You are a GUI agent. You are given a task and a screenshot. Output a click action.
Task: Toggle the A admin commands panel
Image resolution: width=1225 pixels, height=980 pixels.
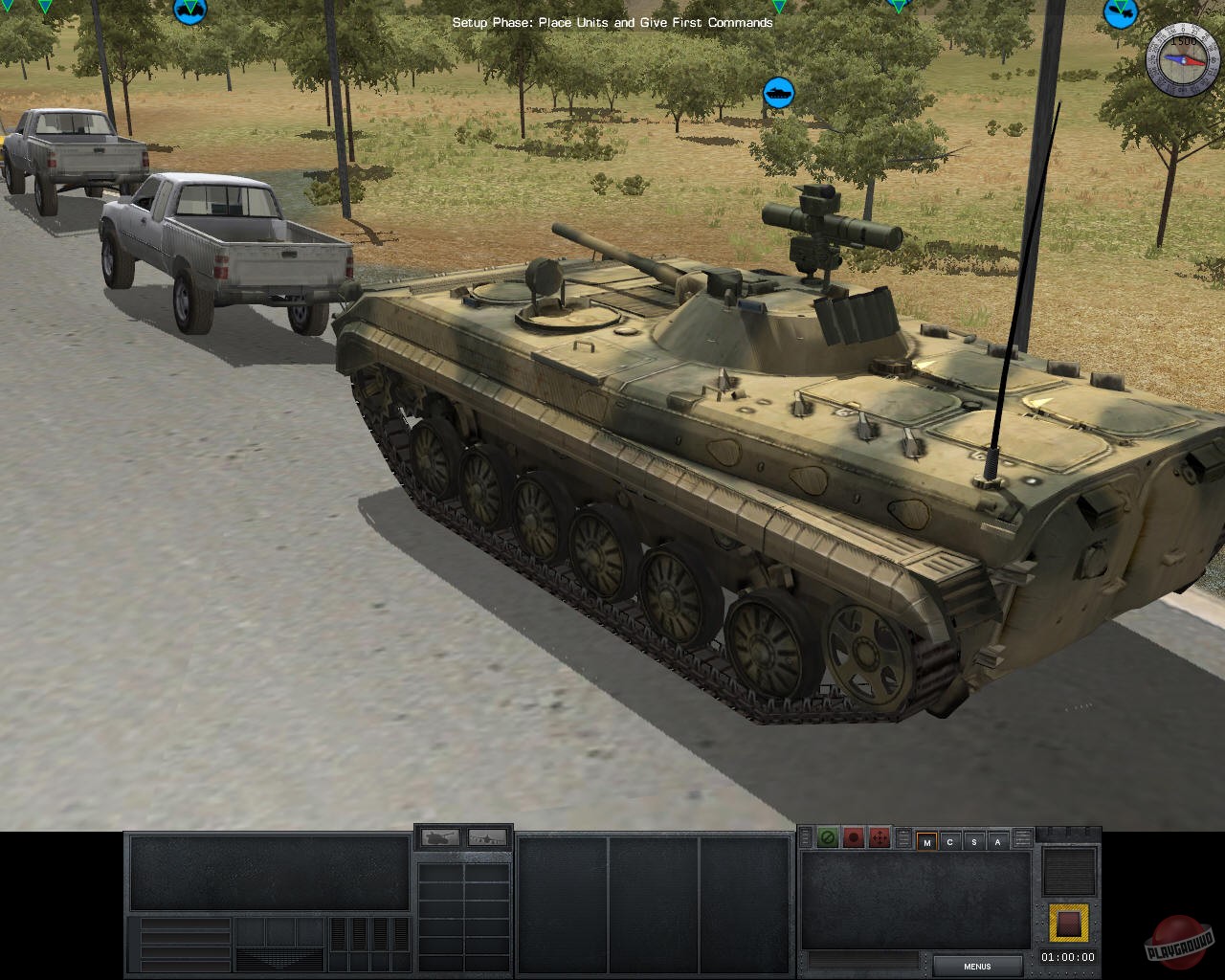pos(996,840)
